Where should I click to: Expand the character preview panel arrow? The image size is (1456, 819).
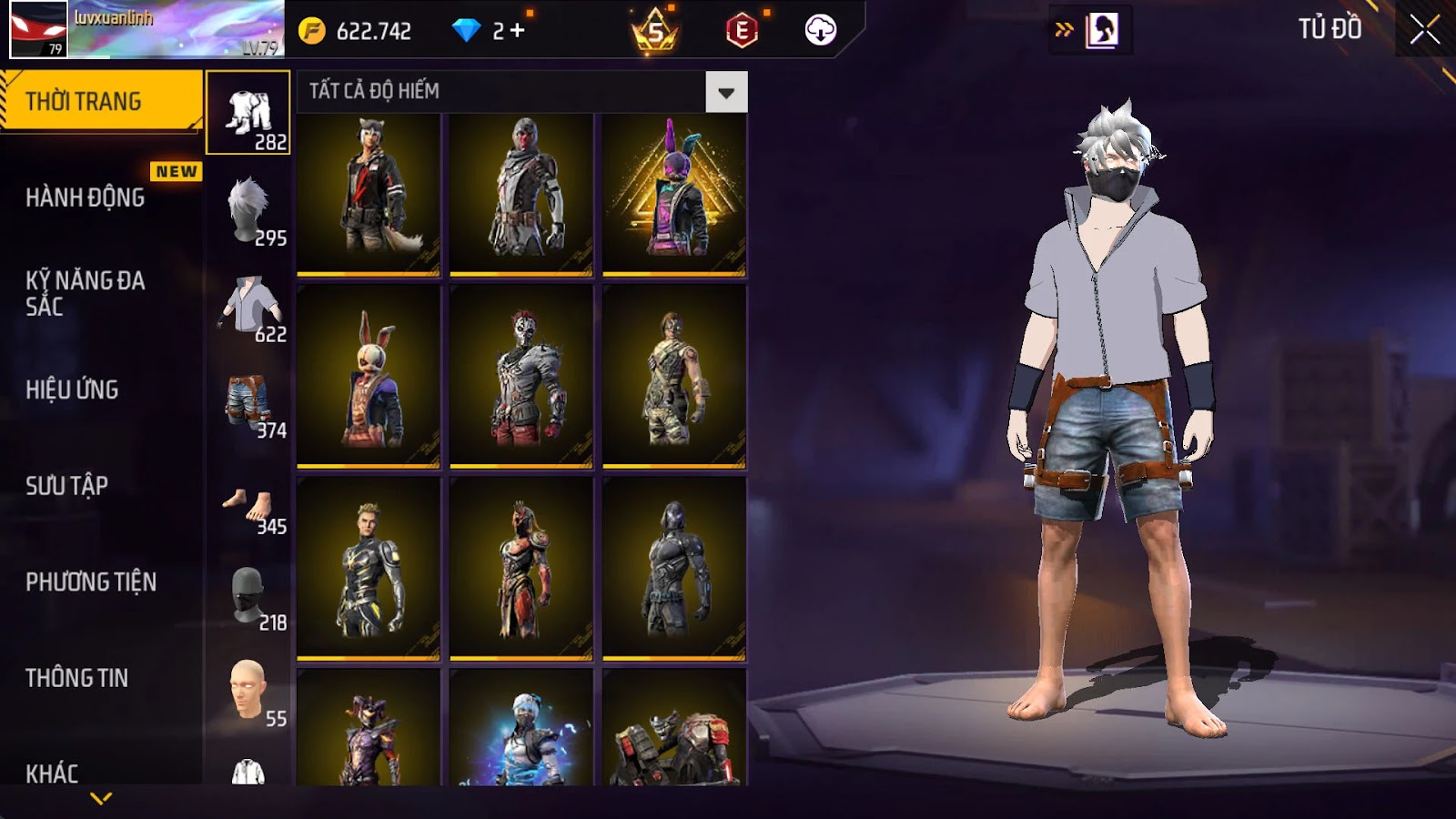point(1064,30)
